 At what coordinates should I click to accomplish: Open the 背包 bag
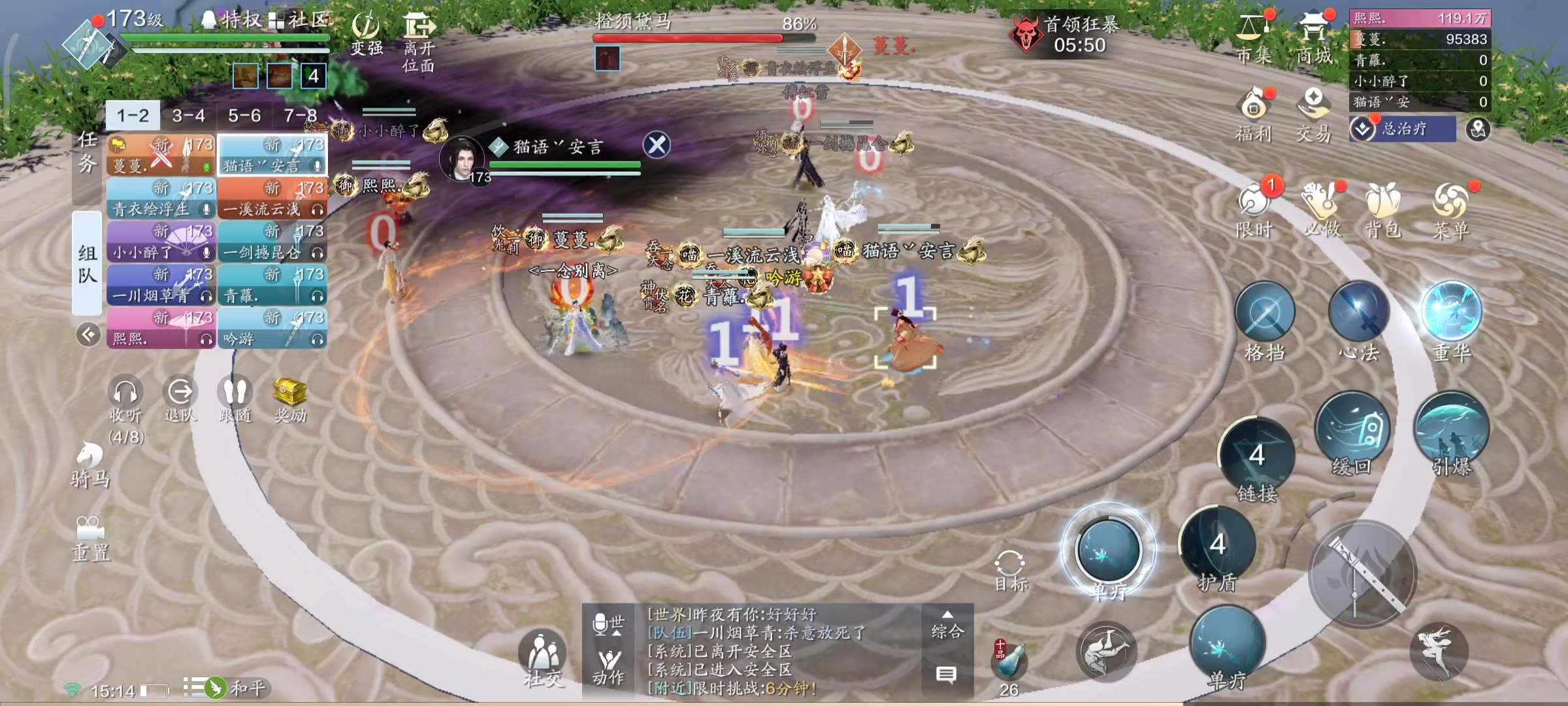(1383, 209)
